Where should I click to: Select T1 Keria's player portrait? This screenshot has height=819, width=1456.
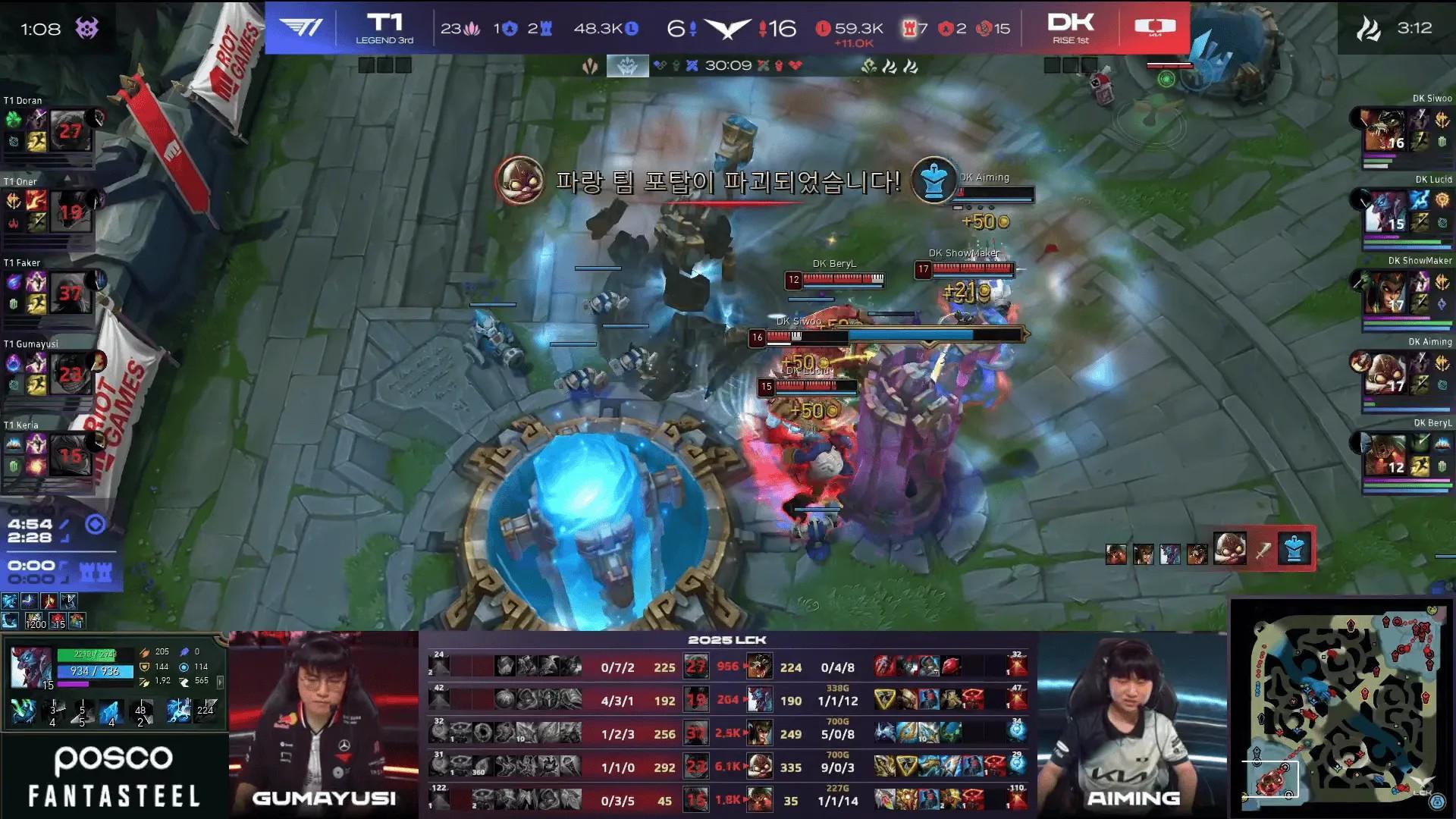pyautogui.click(x=71, y=455)
